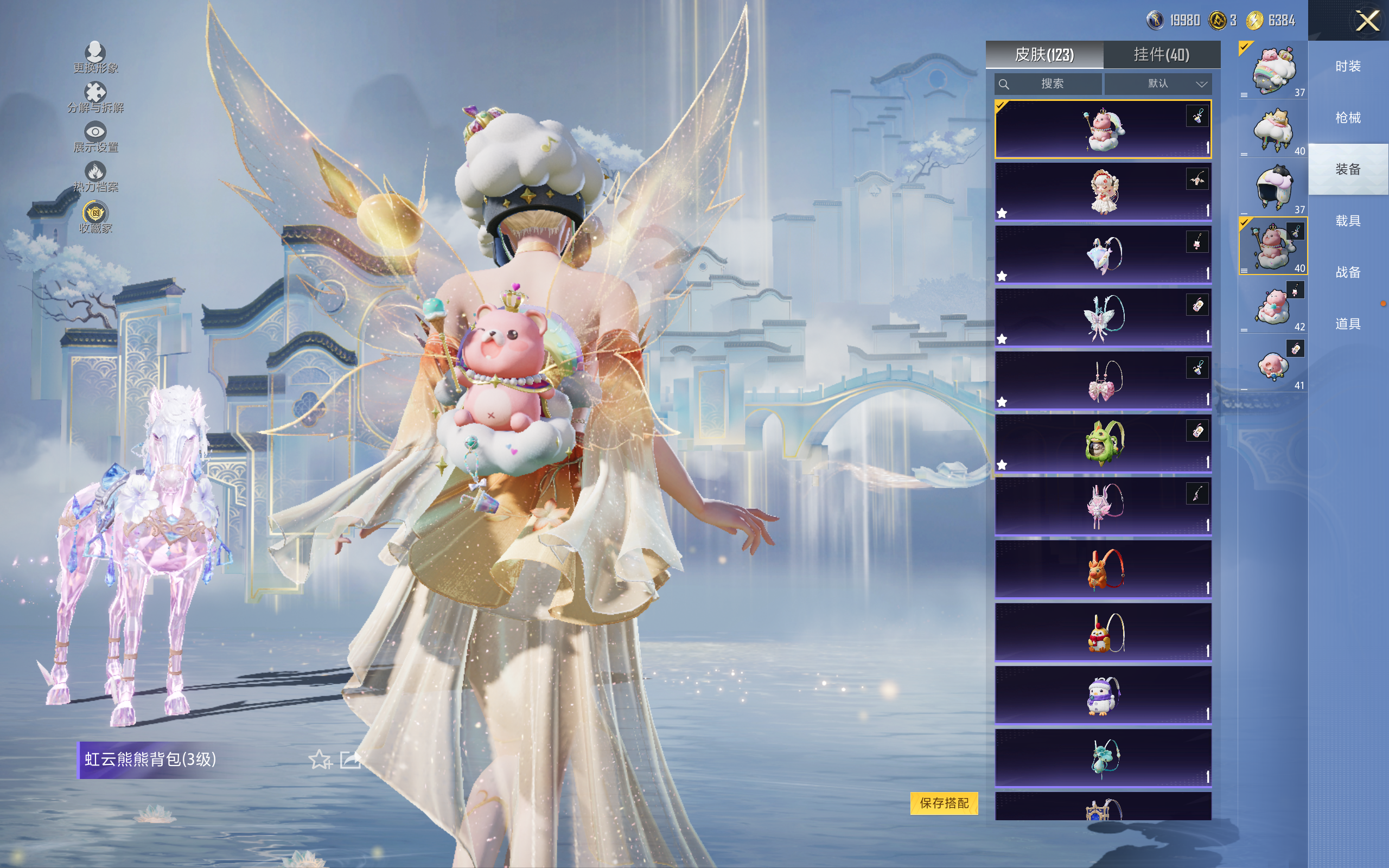This screenshot has height=868, width=1389.
Task: Select the white penguin backpack skin
Action: tap(1103, 694)
